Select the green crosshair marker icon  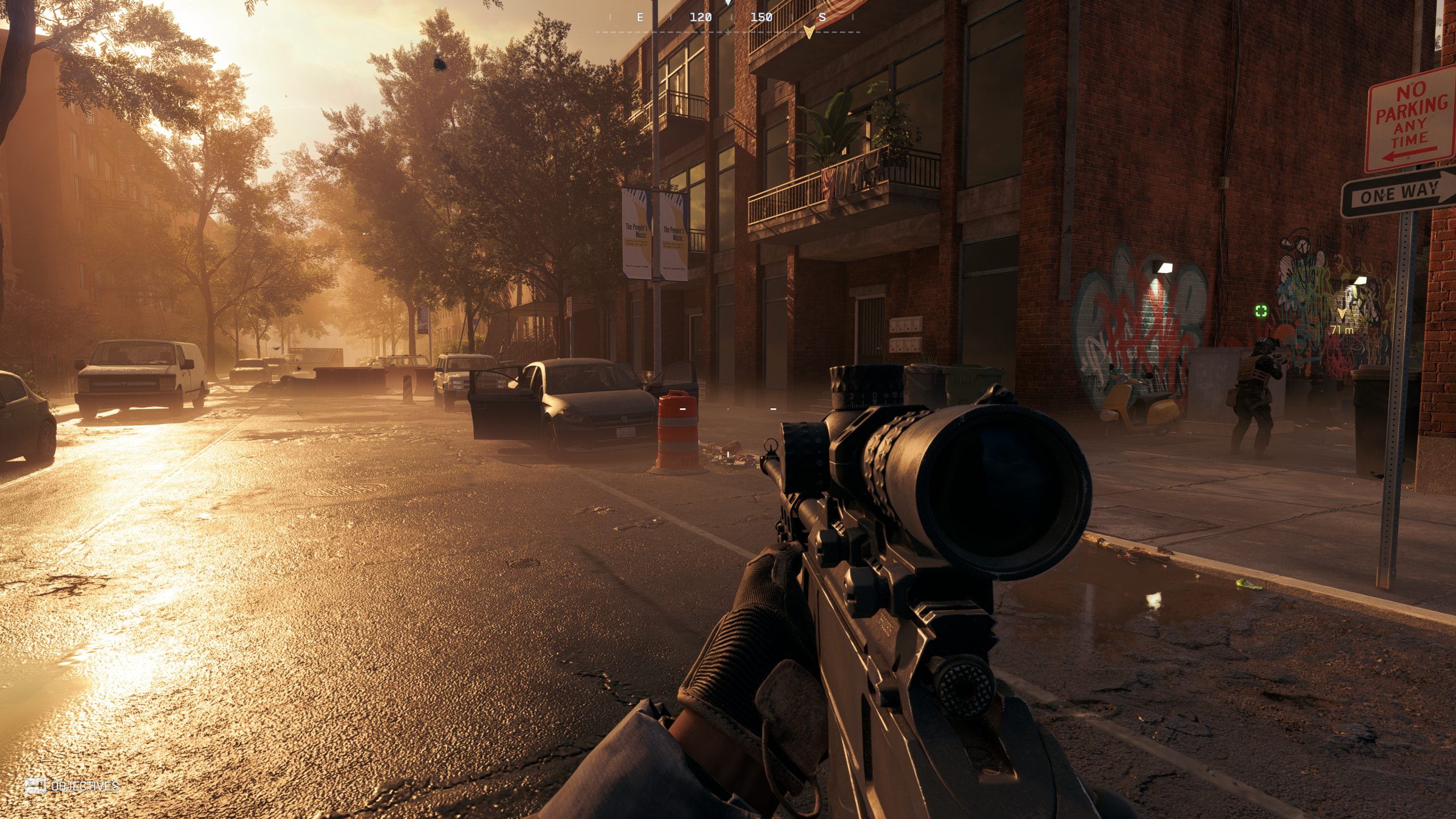tap(1261, 311)
